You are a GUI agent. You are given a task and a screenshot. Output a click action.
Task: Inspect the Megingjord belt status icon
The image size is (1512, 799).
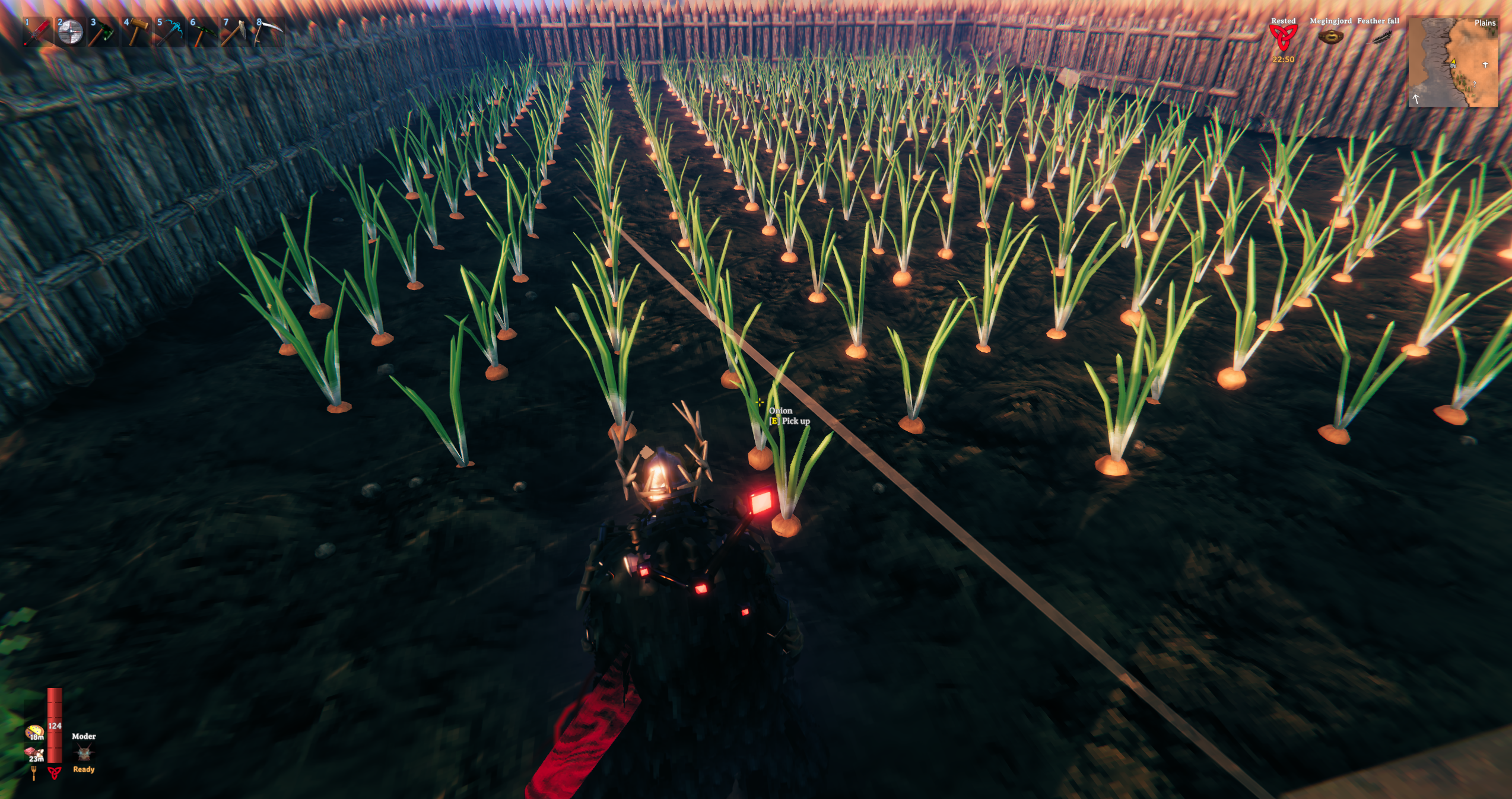tap(1330, 37)
